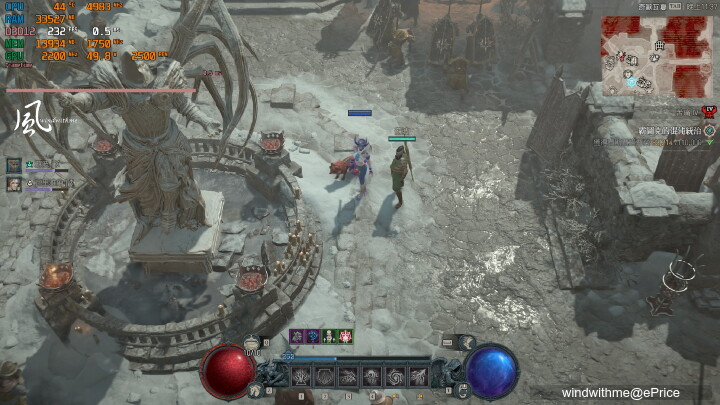Screen dimensions: 720x405
Task: Activate the first skill in the action bar
Action: click(x=301, y=377)
